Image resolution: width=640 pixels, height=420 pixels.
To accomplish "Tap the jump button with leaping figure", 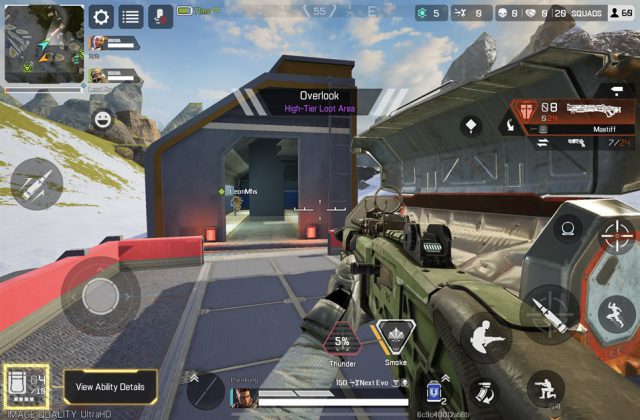I will pyautogui.click(x=616, y=314).
